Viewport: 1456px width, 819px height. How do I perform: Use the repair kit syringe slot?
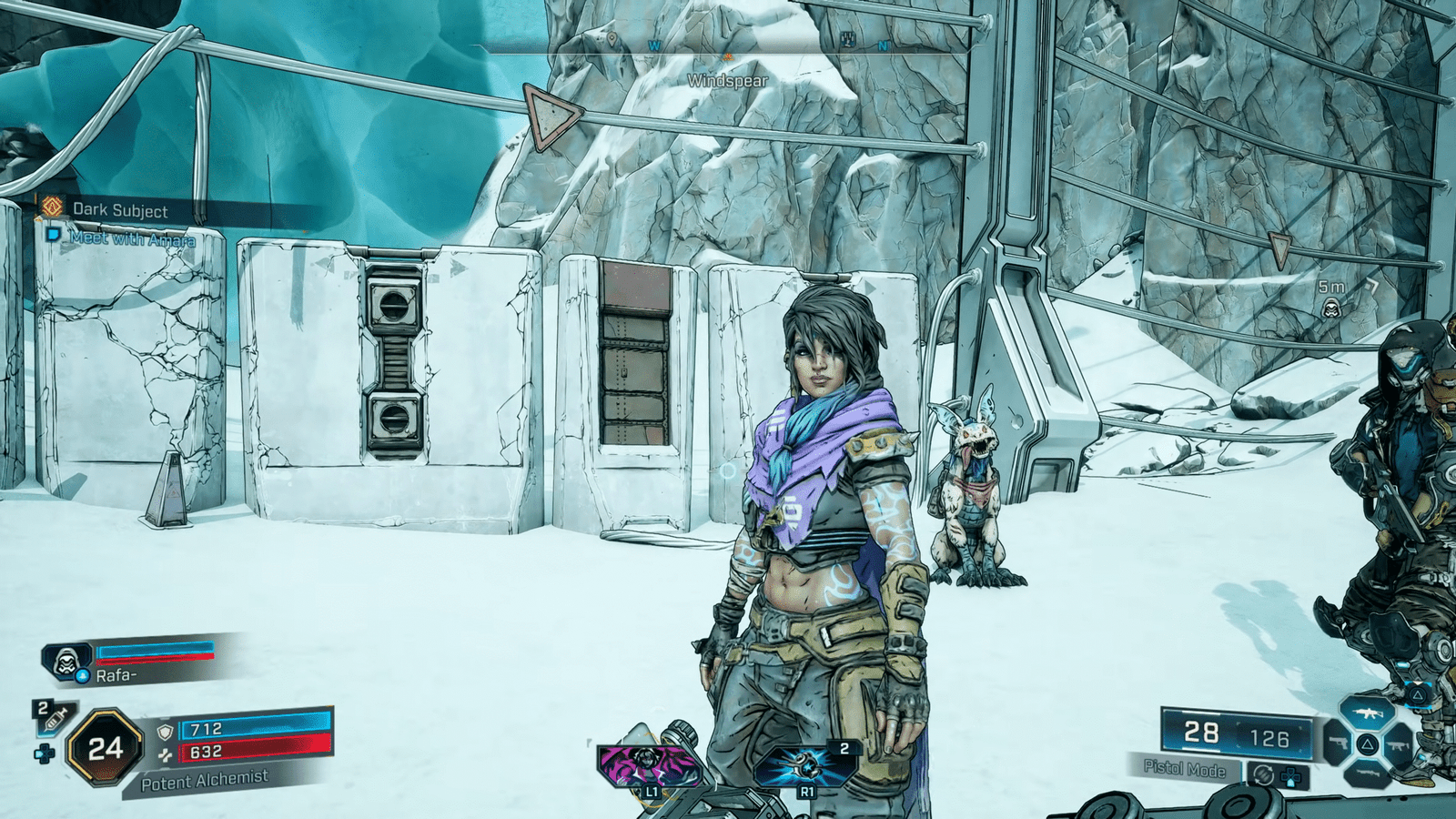pos(54,719)
